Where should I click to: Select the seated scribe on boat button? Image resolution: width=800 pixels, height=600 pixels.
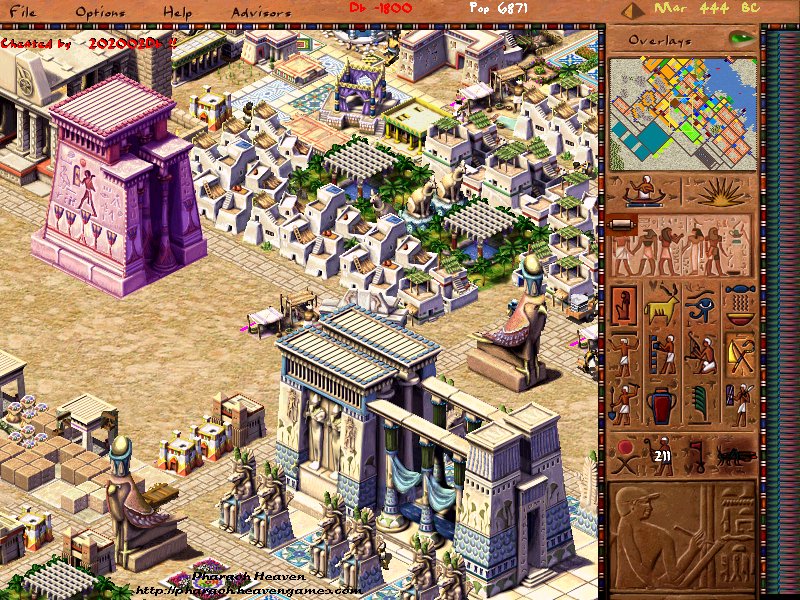coord(645,192)
